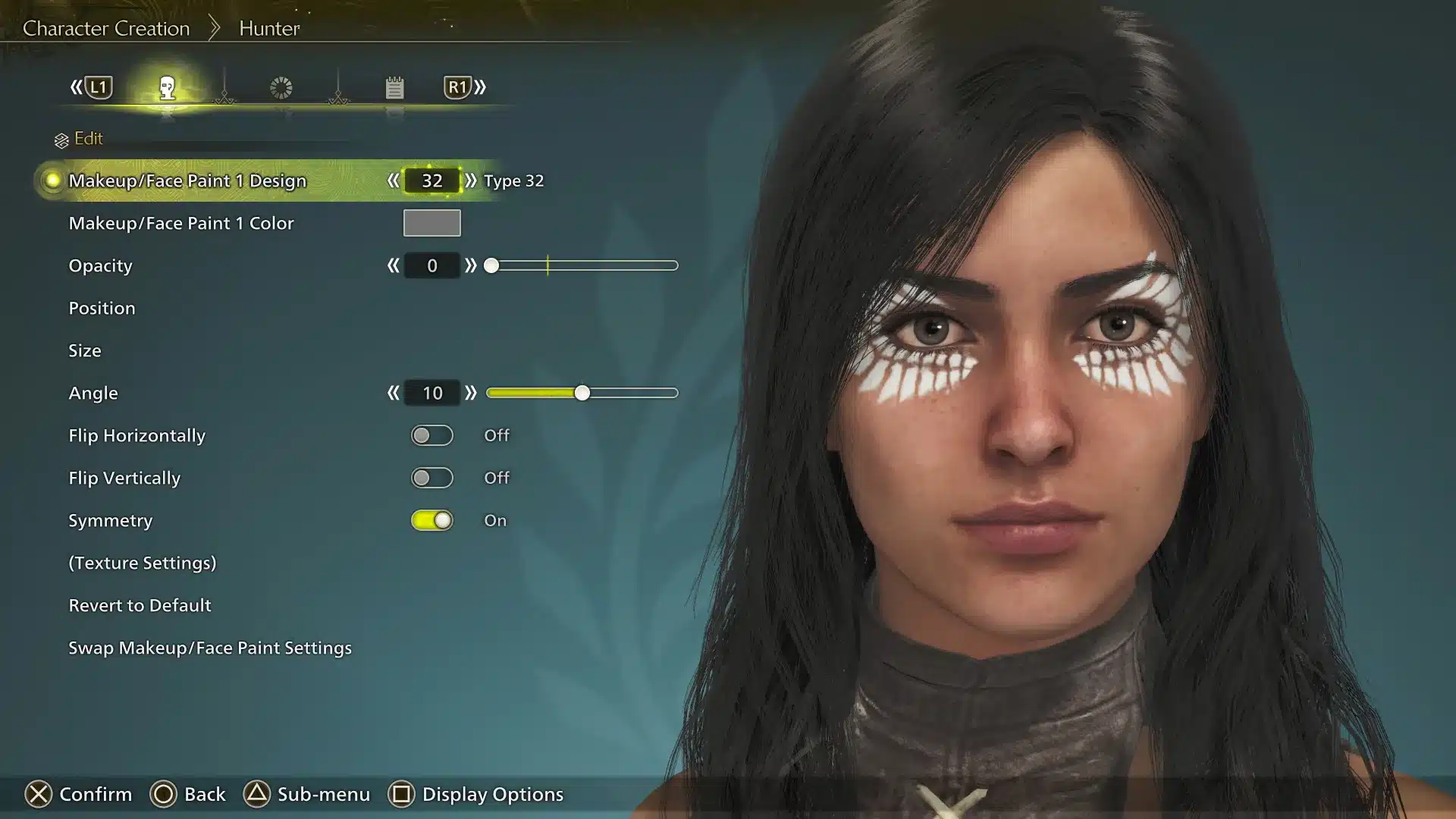Turn off the Symmetry toggle

[431, 520]
